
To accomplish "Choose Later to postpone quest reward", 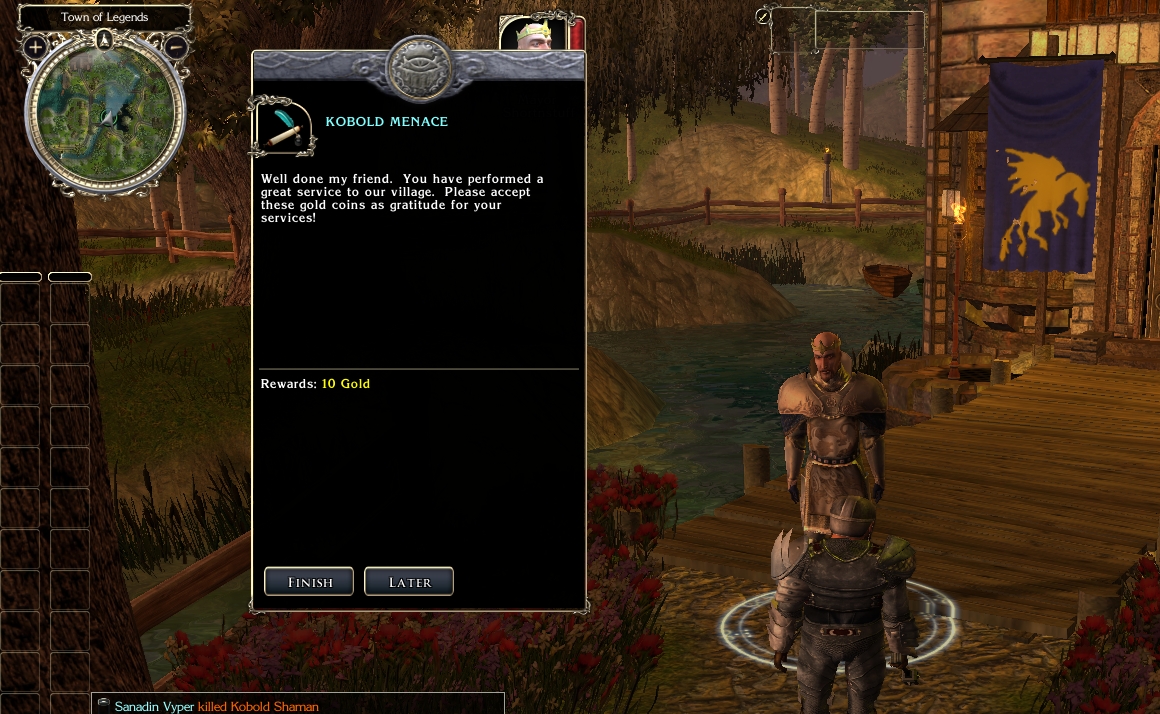I will point(409,582).
